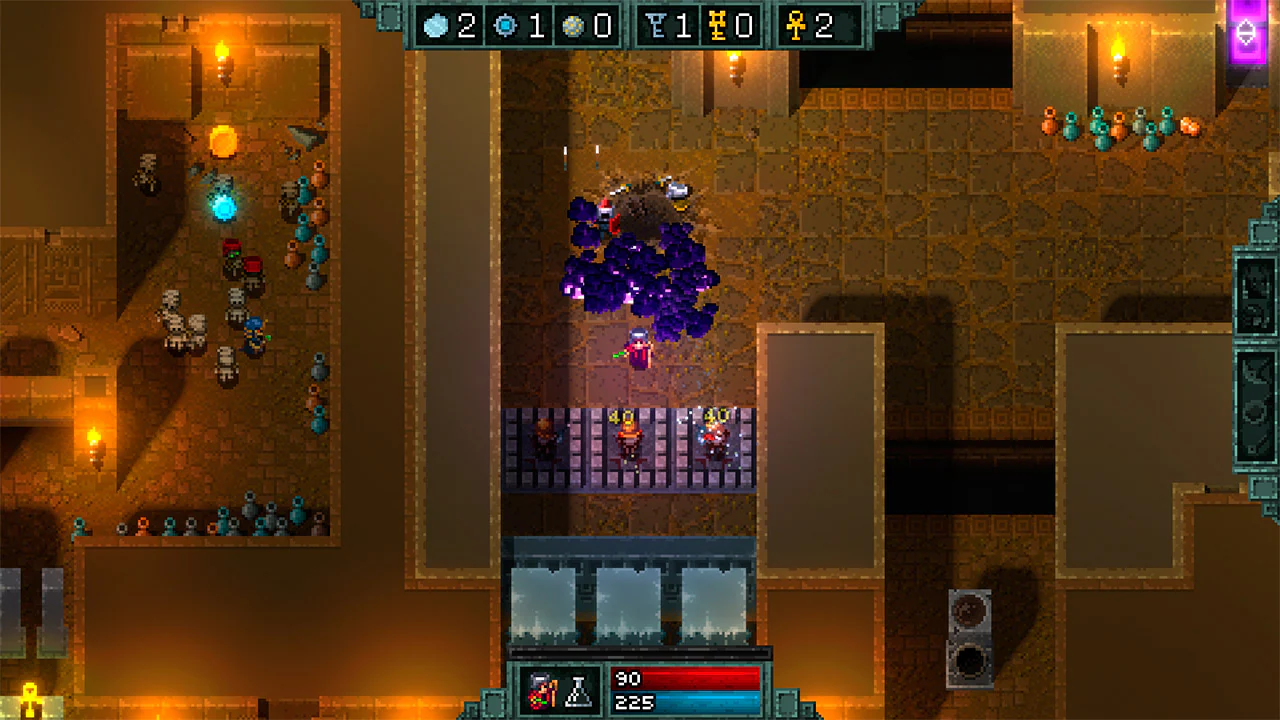
Task: Click the caged prisoner behind the bars
Action: coord(542,438)
